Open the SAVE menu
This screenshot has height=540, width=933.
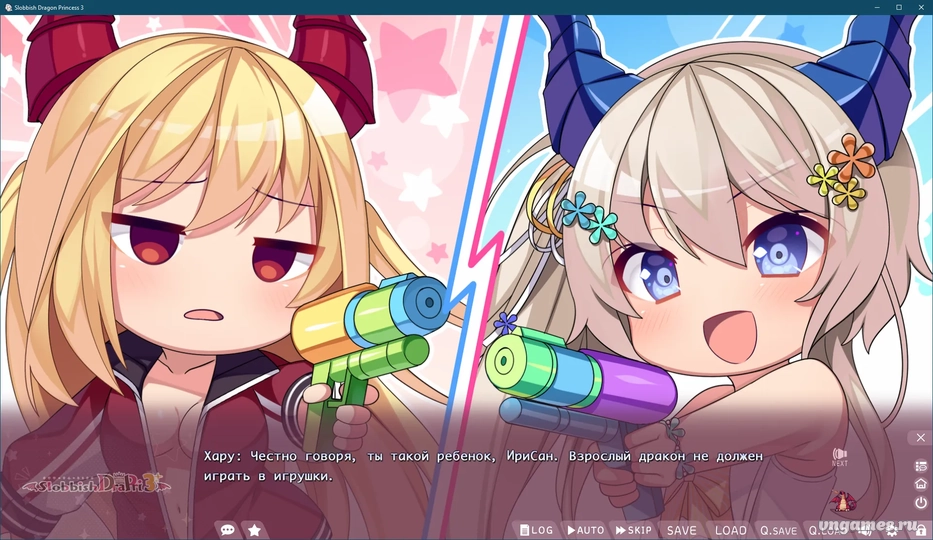682,530
